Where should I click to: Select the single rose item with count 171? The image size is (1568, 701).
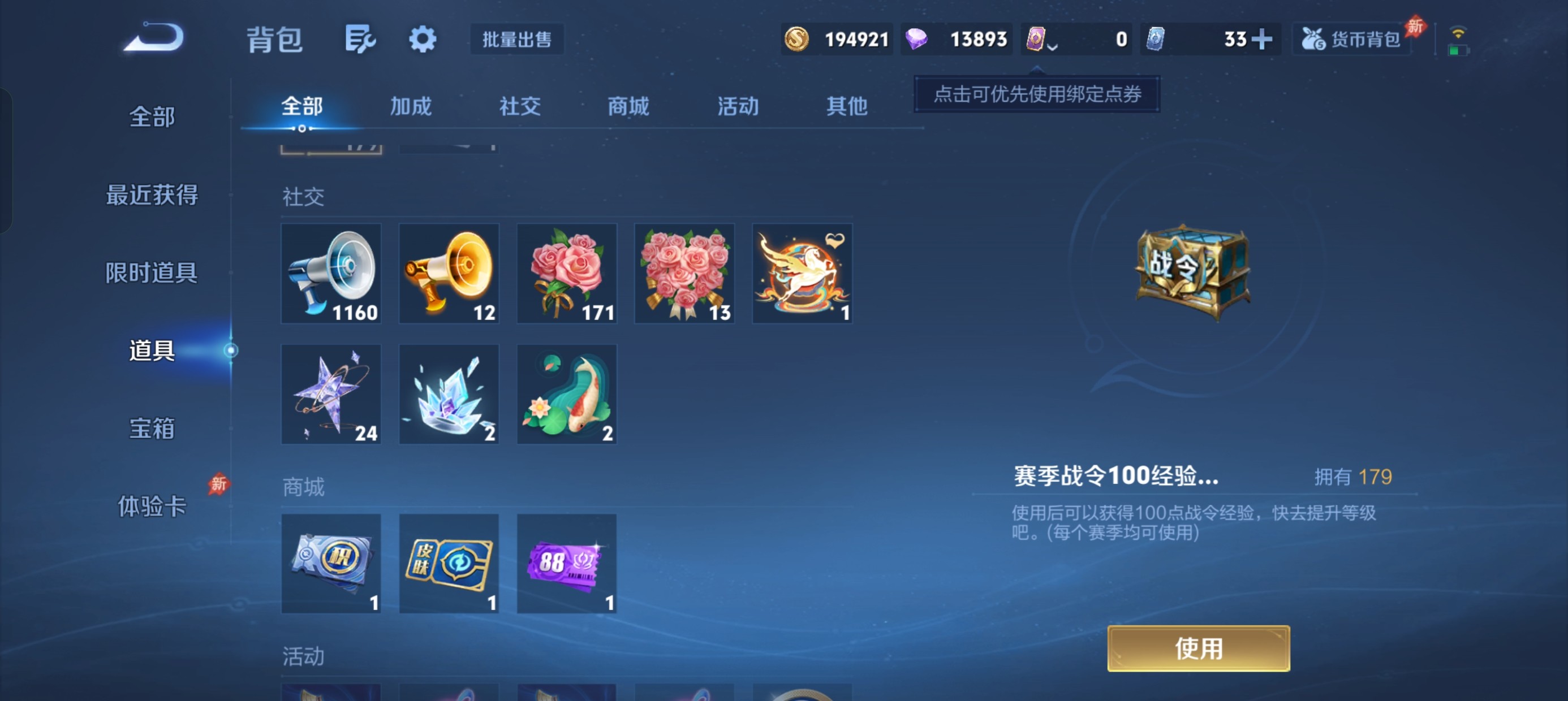pyautogui.click(x=566, y=273)
